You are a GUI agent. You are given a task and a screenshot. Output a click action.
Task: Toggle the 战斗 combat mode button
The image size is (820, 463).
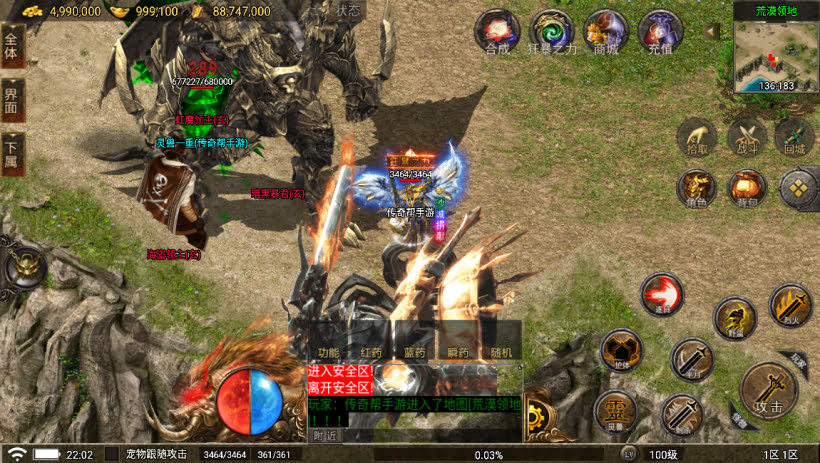tap(746, 138)
